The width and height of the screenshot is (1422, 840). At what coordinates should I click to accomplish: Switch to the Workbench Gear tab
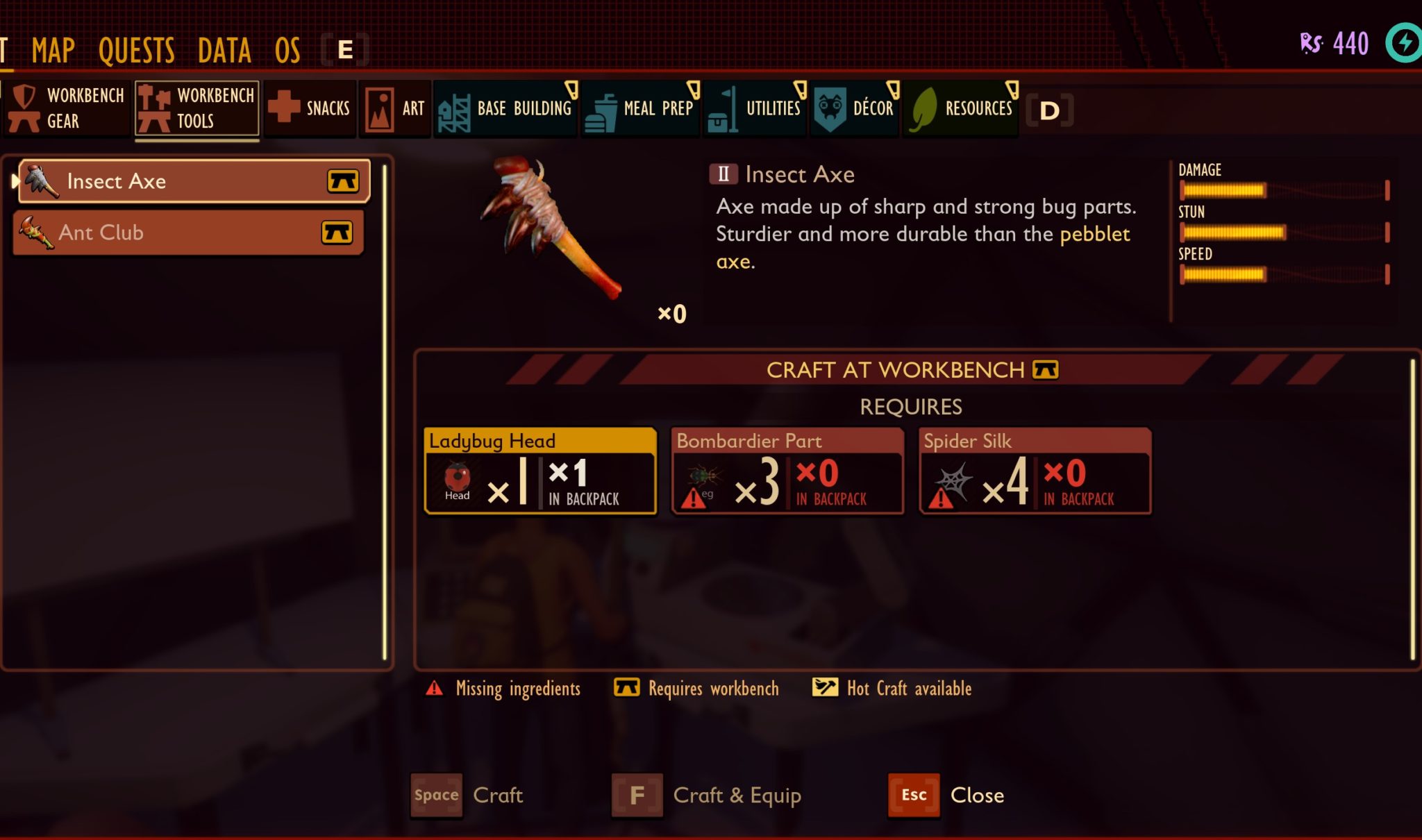tap(67, 108)
